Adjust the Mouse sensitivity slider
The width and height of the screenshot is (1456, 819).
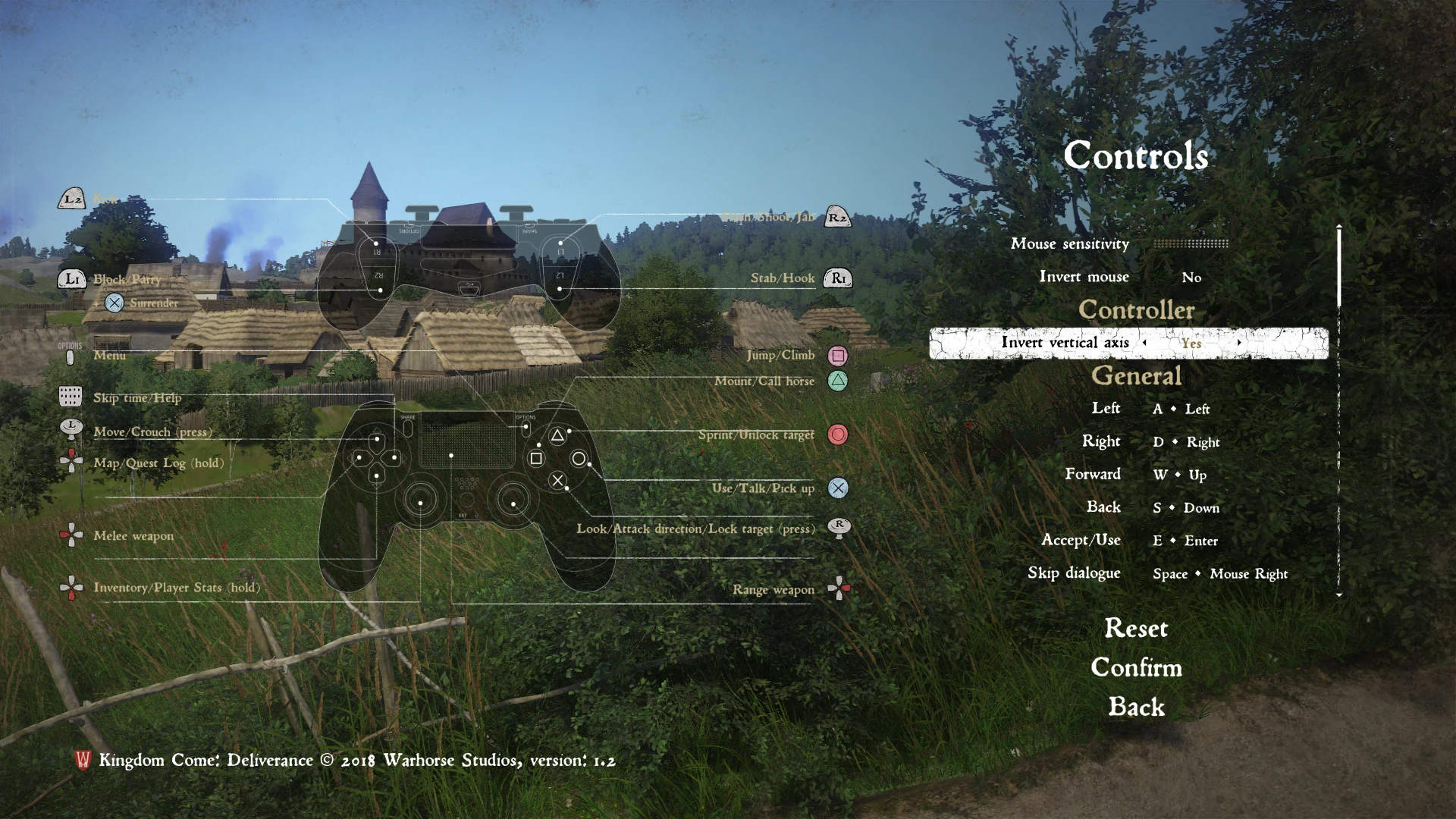click(x=1190, y=244)
